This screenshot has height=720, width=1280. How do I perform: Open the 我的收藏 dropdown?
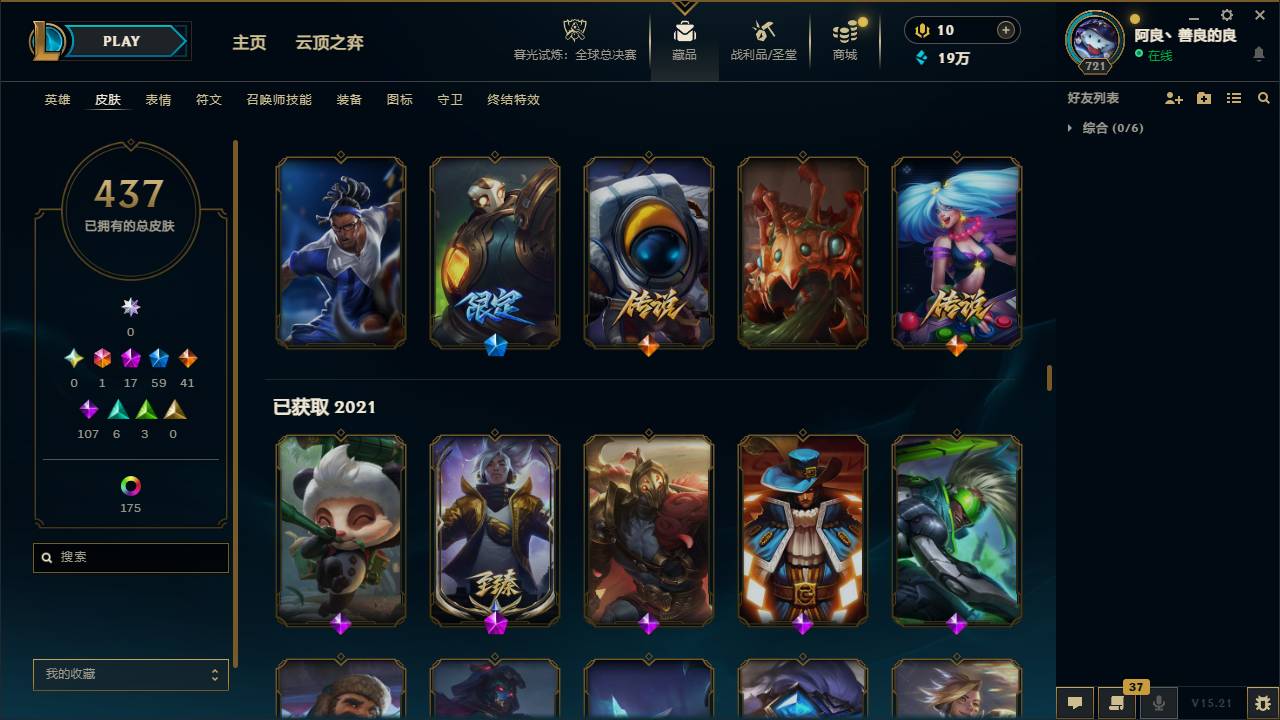[x=130, y=675]
